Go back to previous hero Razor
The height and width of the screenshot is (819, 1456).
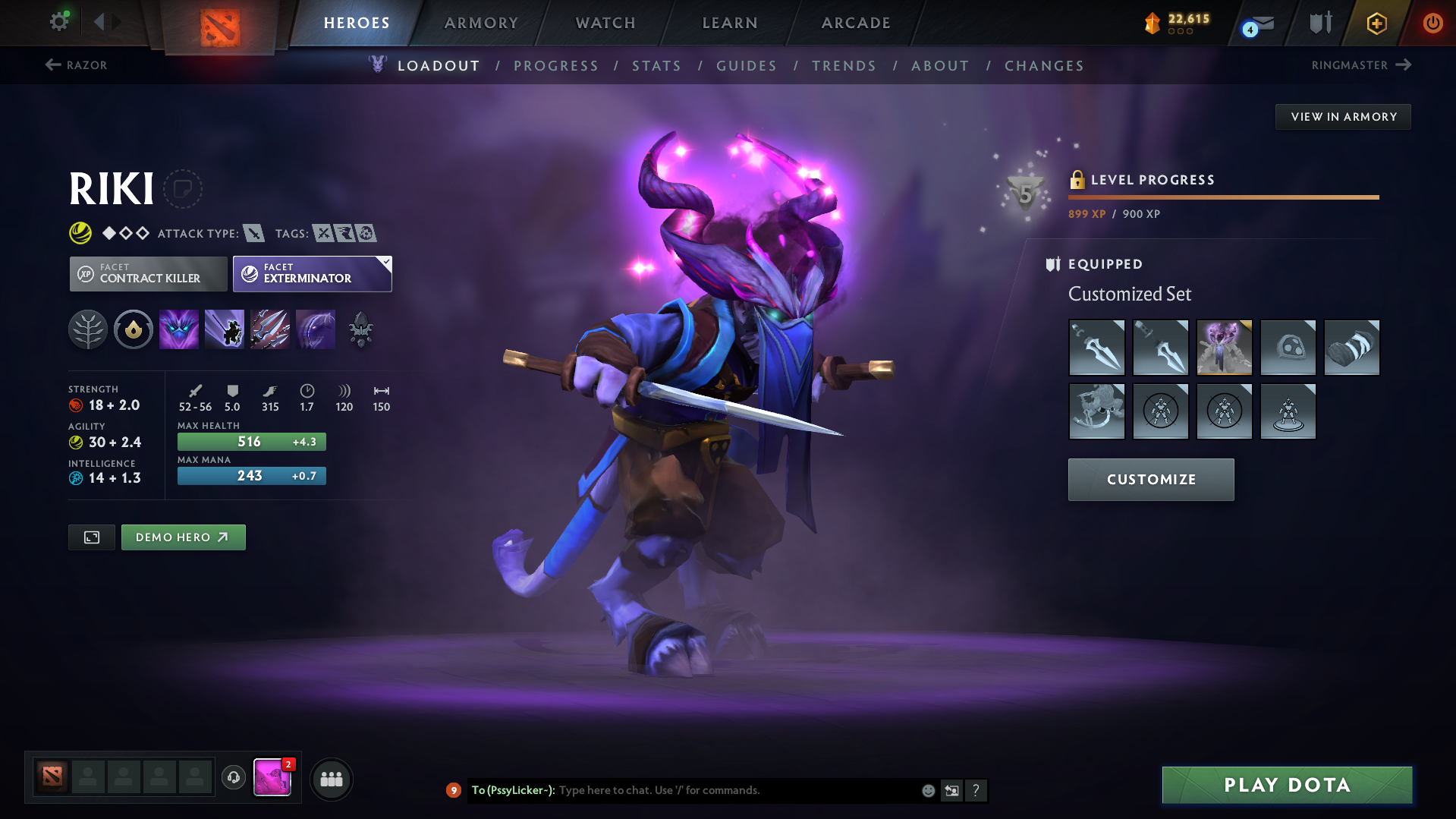click(76, 65)
